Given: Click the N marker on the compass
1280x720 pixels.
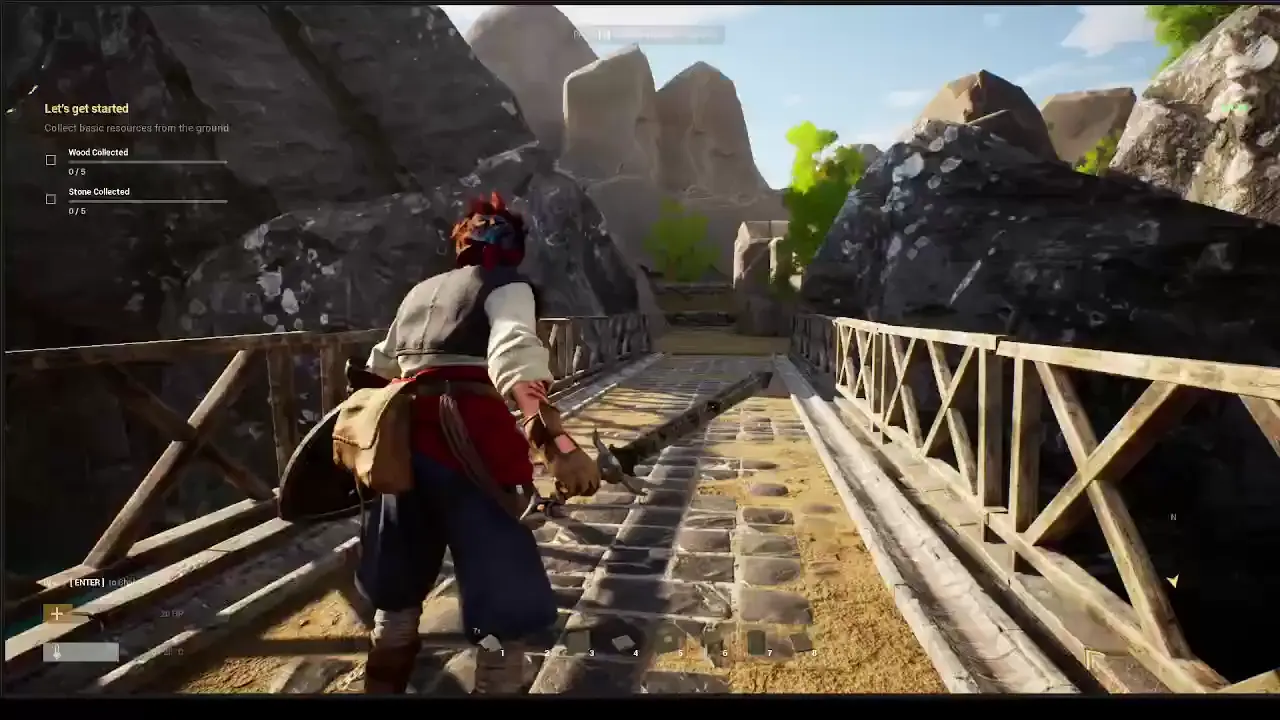Looking at the screenshot, I should click(x=1173, y=517).
